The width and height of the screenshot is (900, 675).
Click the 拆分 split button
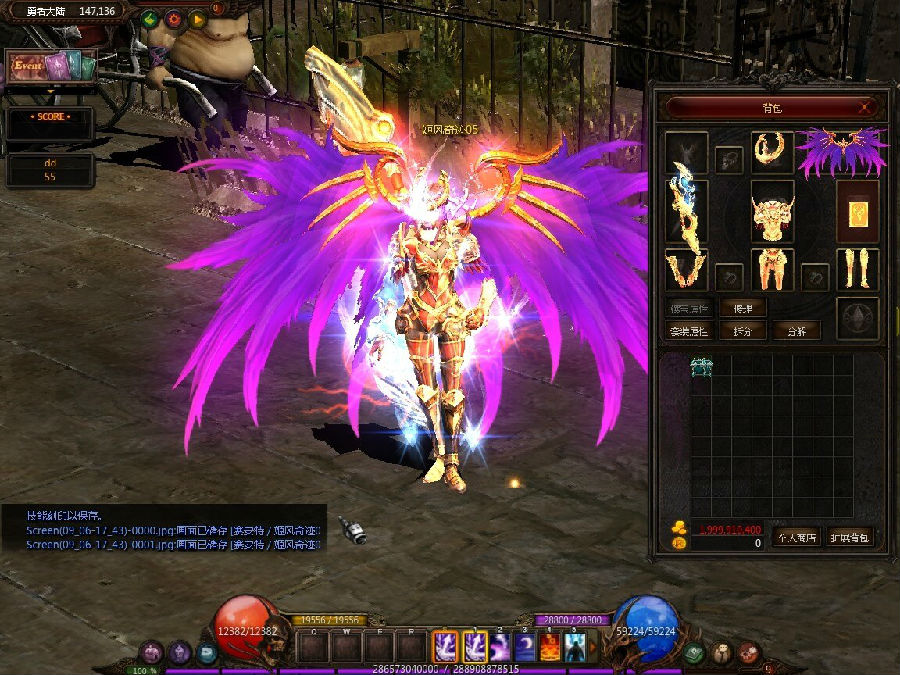pos(743,331)
